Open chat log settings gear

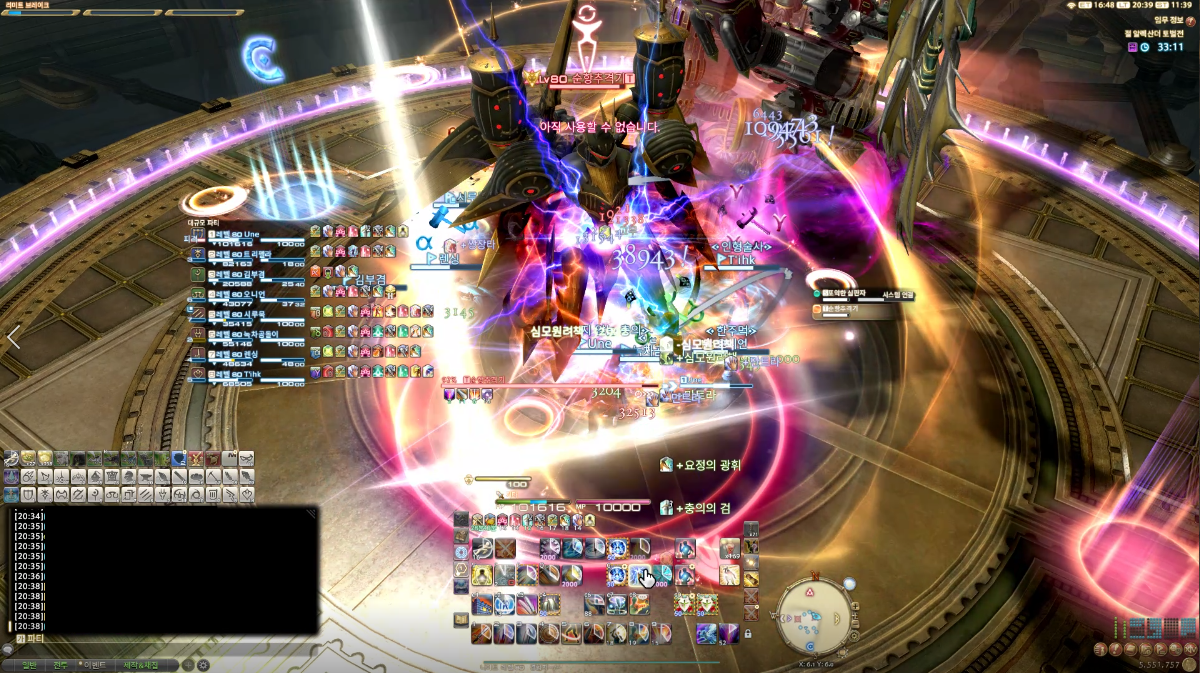click(203, 664)
